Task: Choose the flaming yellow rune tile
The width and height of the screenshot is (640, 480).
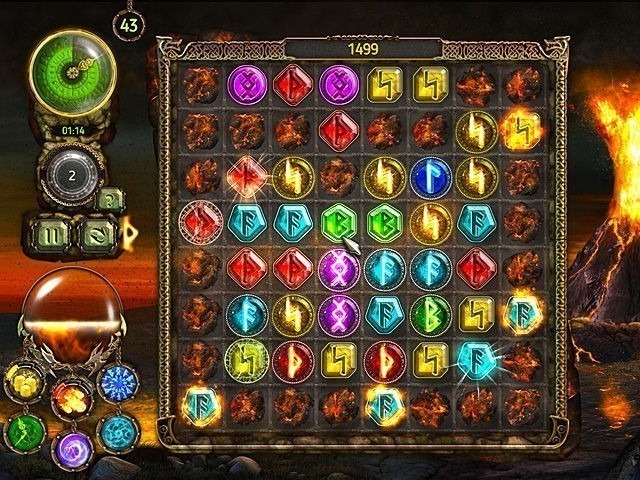Action: pos(523,129)
